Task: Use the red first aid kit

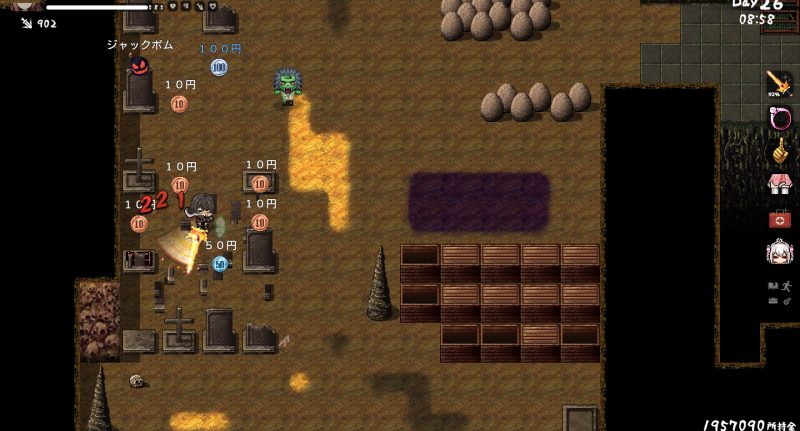Action: click(x=778, y=218)
